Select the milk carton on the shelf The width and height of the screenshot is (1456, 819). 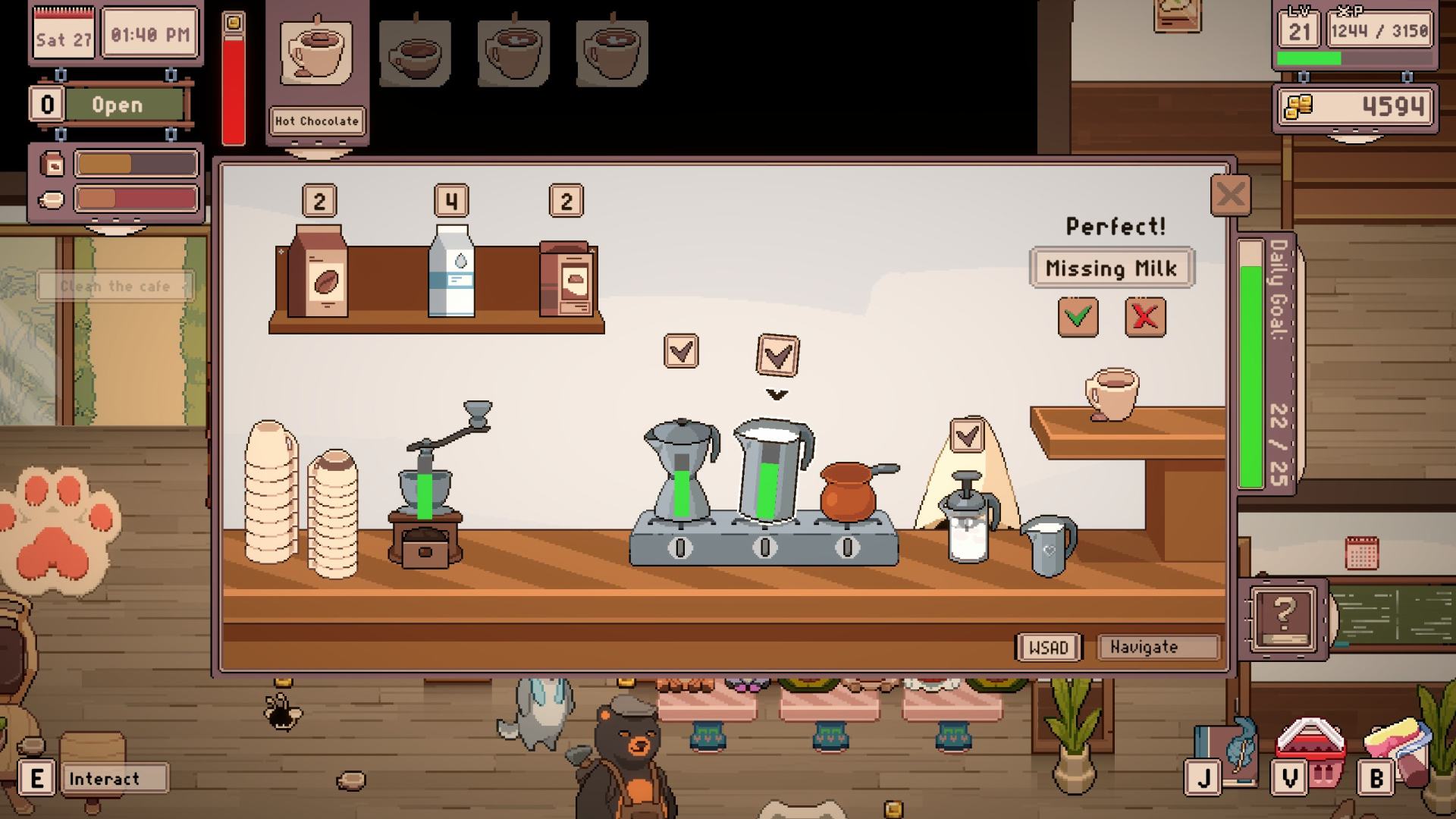tap(452, 271)
